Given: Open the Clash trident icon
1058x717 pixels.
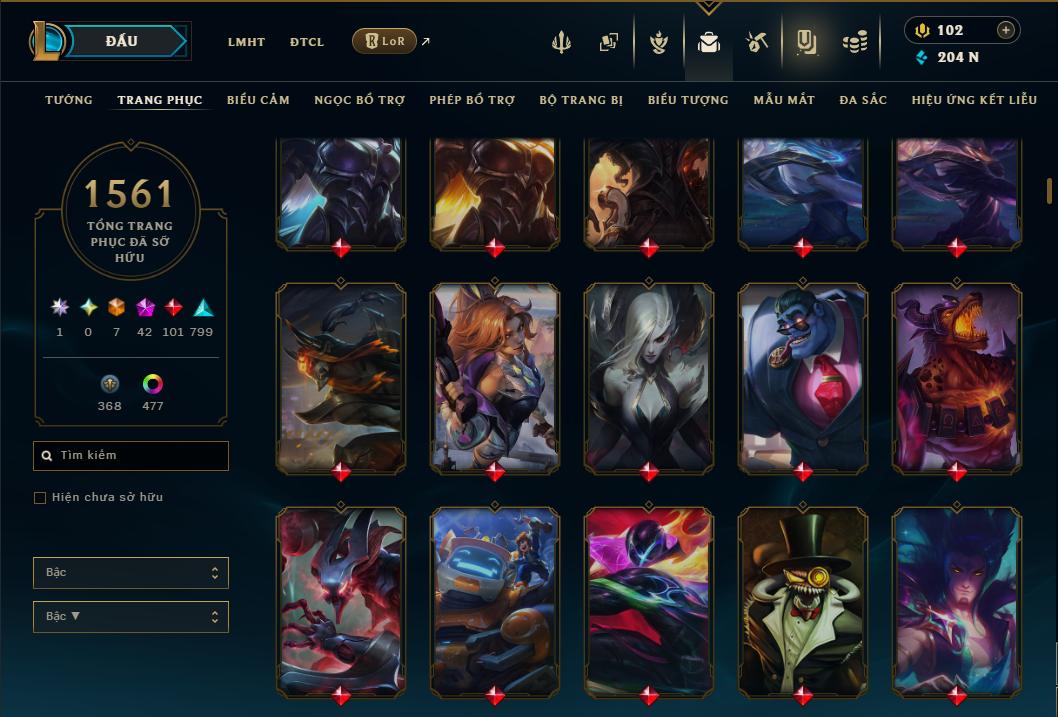Looking at the screenshot, I should pos(562,42).
